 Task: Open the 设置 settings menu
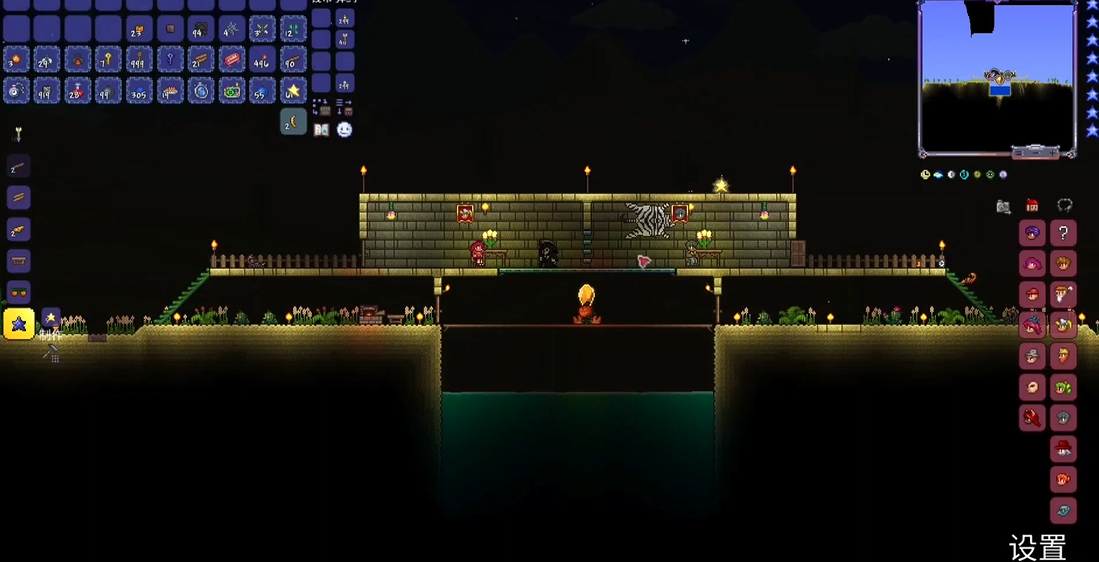tap(1038, 547)
